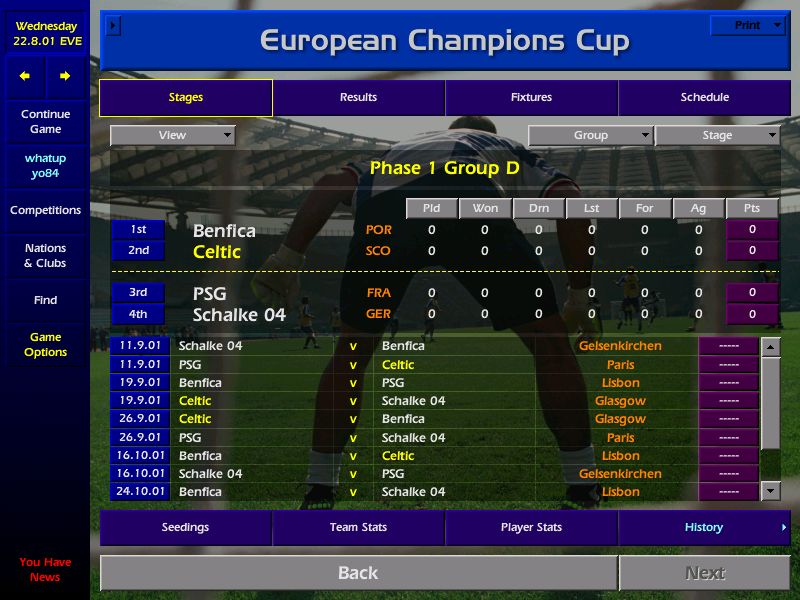
Task: Continue Game from the sidebar
Action: [45, 122]
